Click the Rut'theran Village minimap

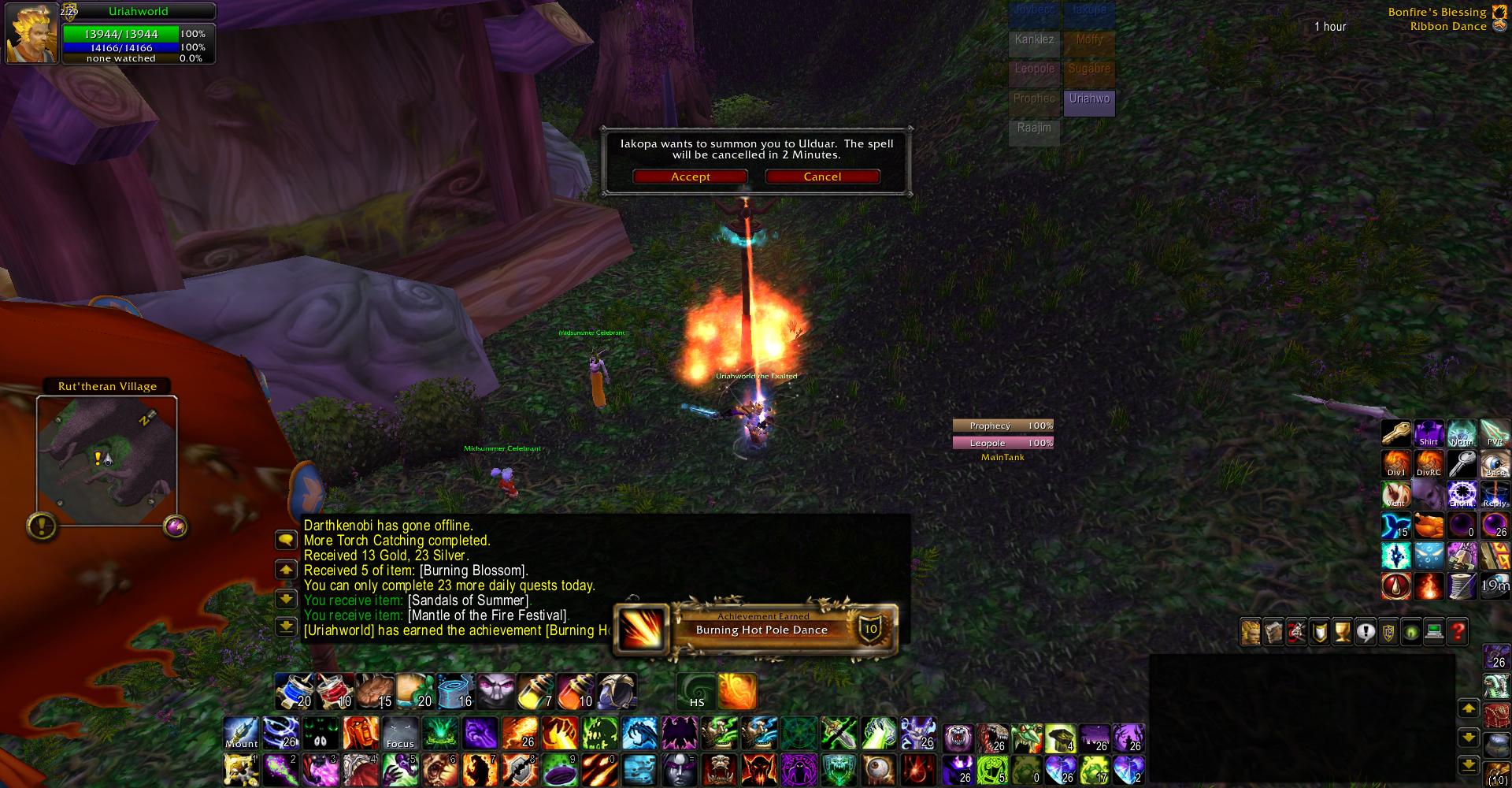[x=107, y=460]
